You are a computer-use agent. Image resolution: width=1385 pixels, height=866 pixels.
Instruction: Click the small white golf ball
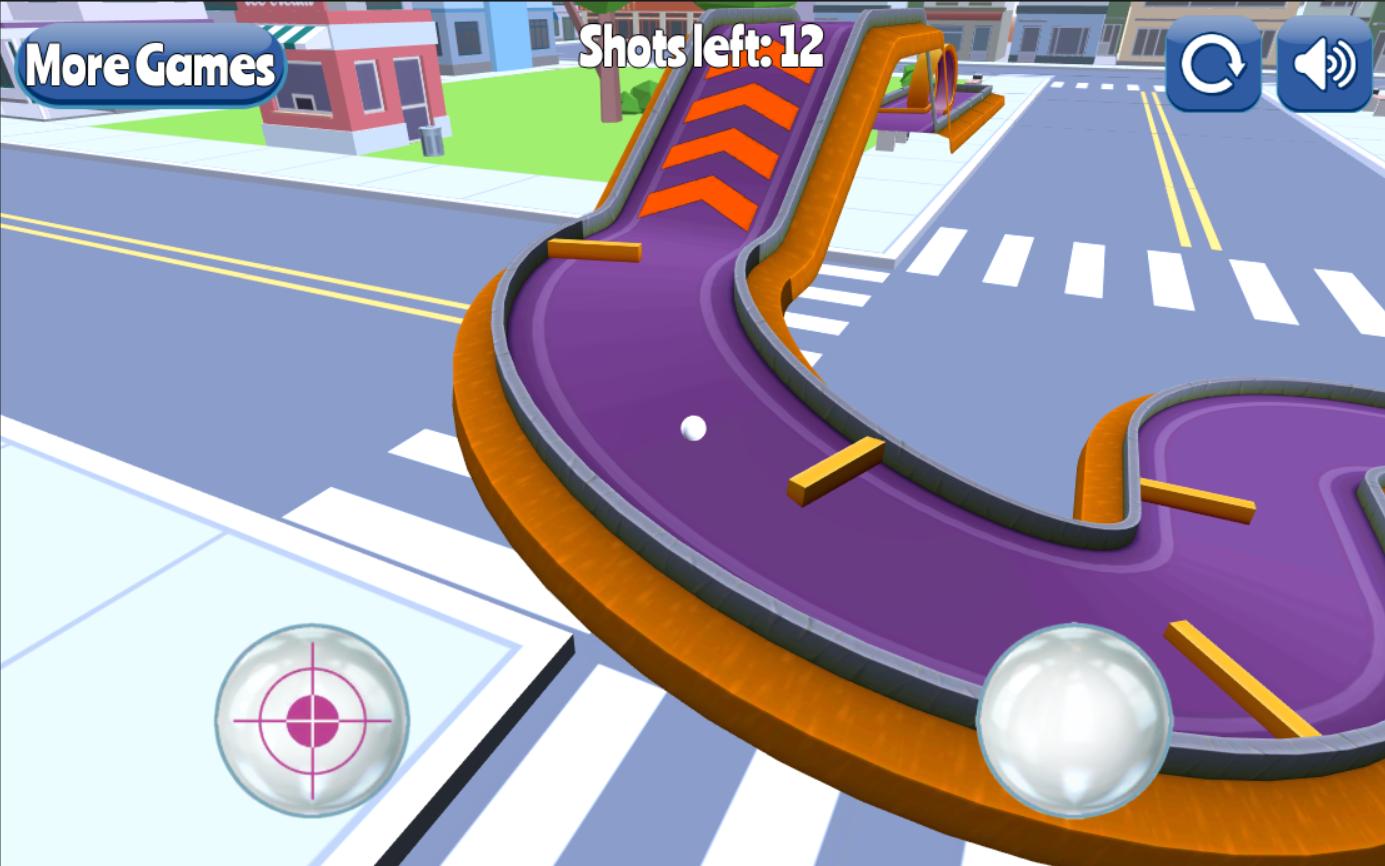693,426
